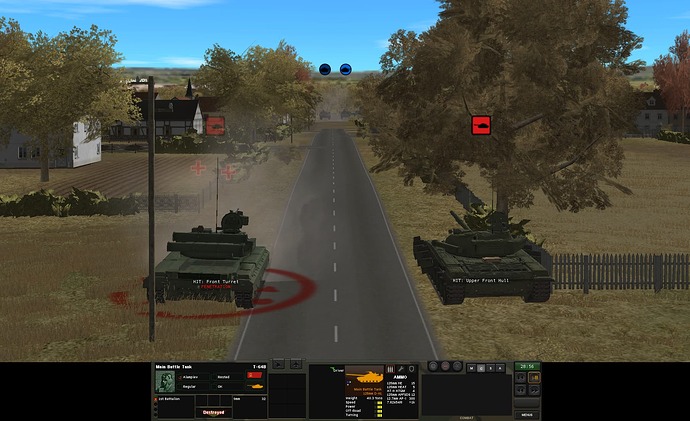Screen dimensions: 690x421
Task: Choose the highlighted C command mode button
Action: tap(481, 367)
